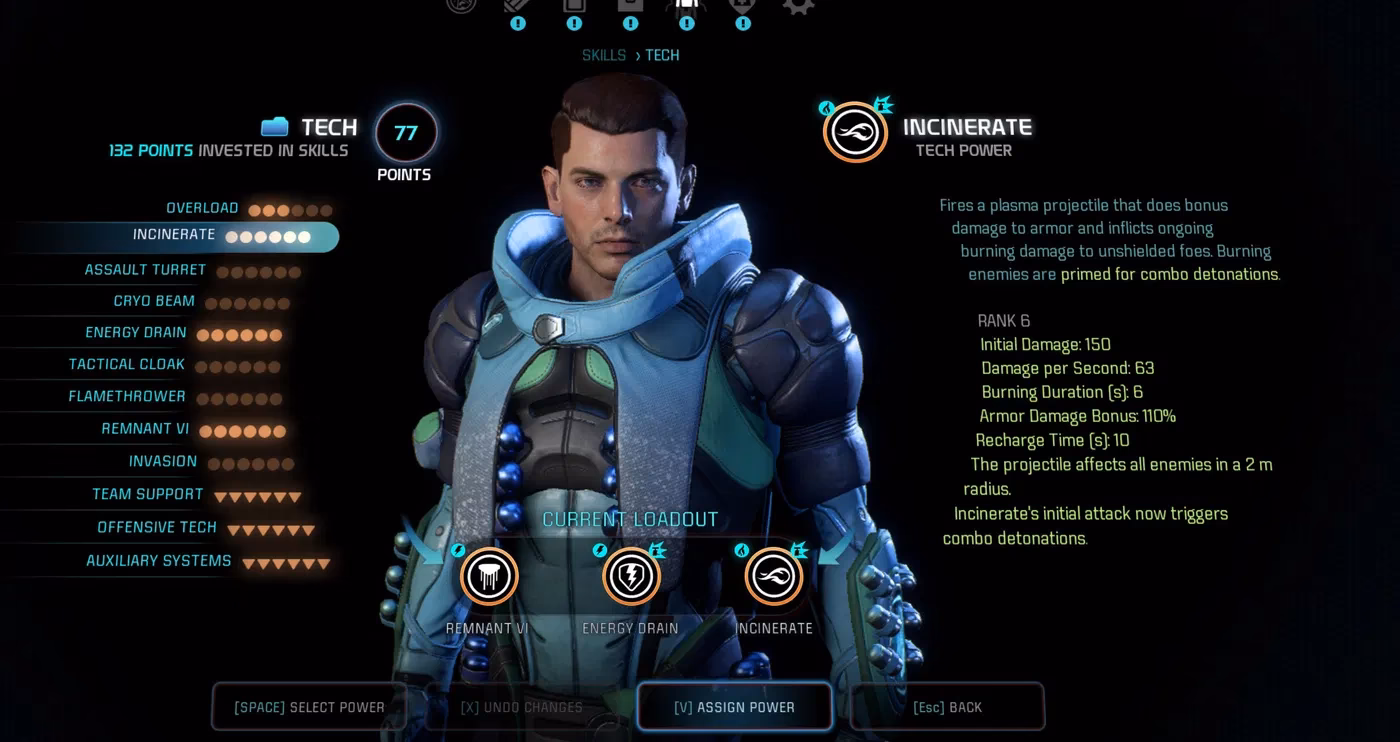Click the large Incinerate tech power emblem
Viewport: 1400px width, 742px height.
(x=856, y=131)
